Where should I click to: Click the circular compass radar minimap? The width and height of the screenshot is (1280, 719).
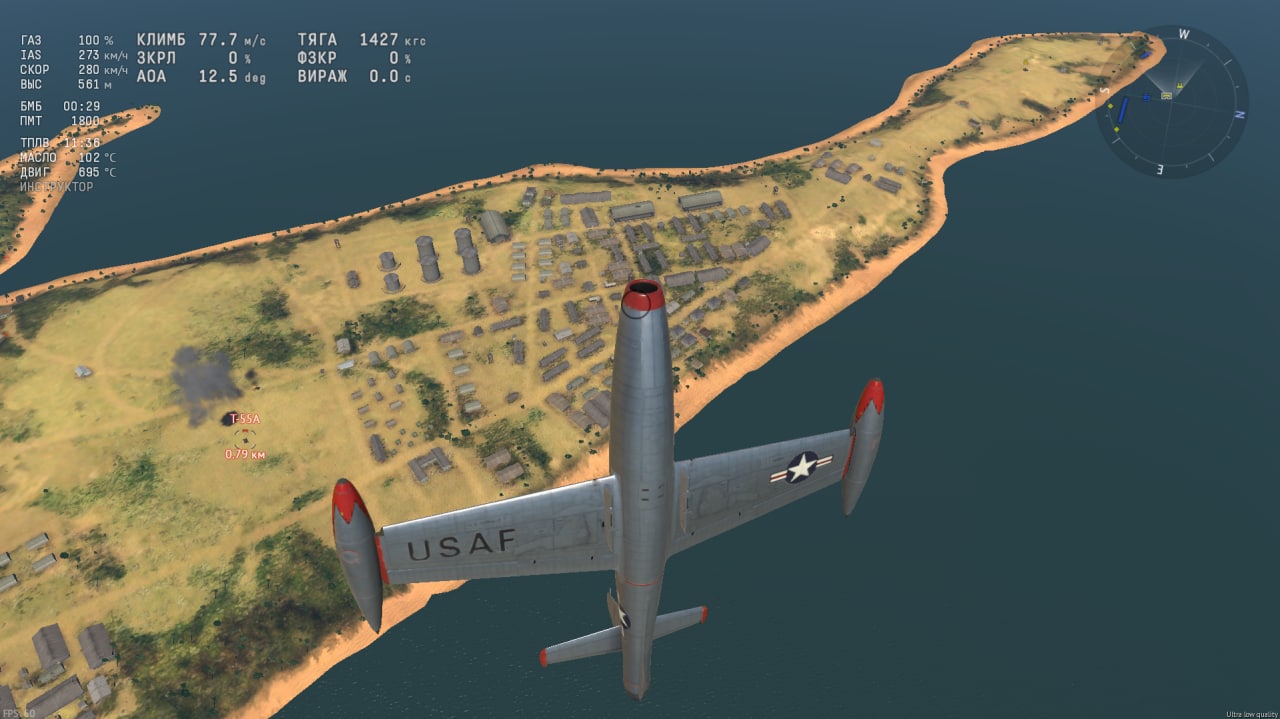click(1172, 101)
